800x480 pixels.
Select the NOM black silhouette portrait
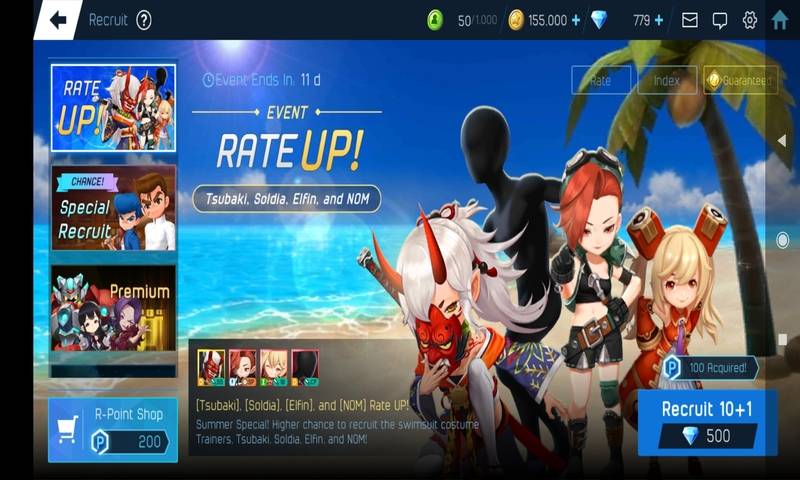(304, 366)
